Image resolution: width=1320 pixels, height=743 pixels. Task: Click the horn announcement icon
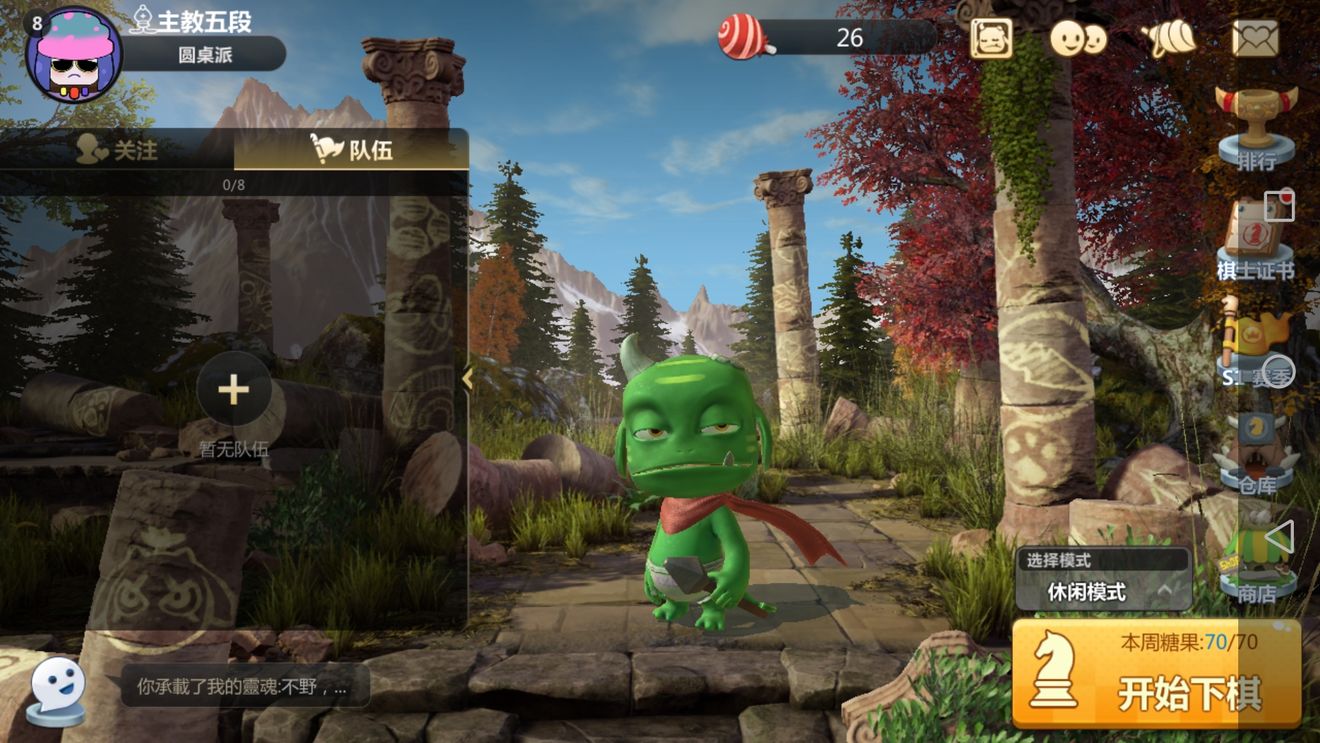point(1169,39)
